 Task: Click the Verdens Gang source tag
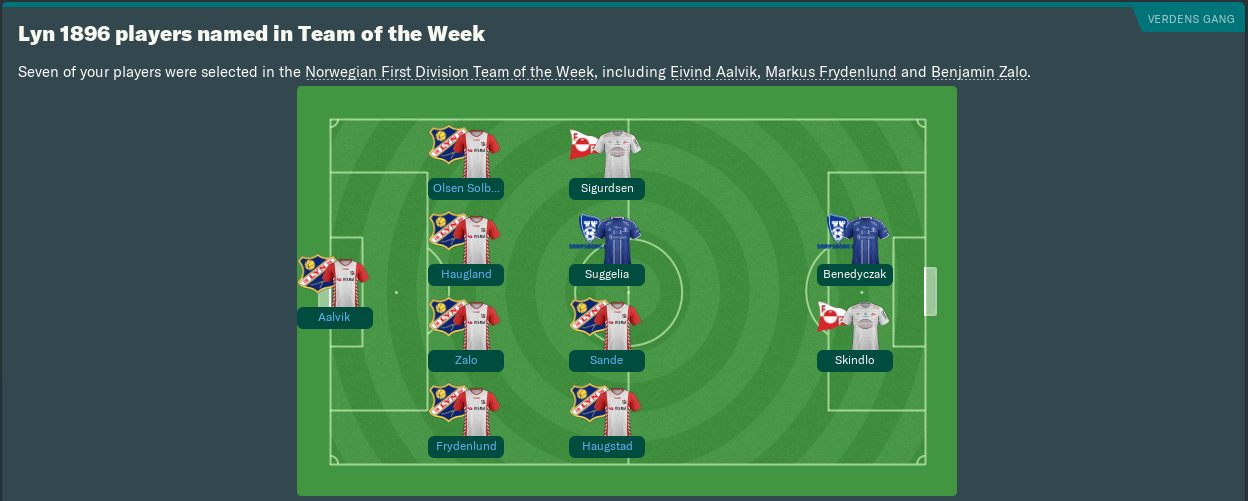click(x=1190, y=19)
